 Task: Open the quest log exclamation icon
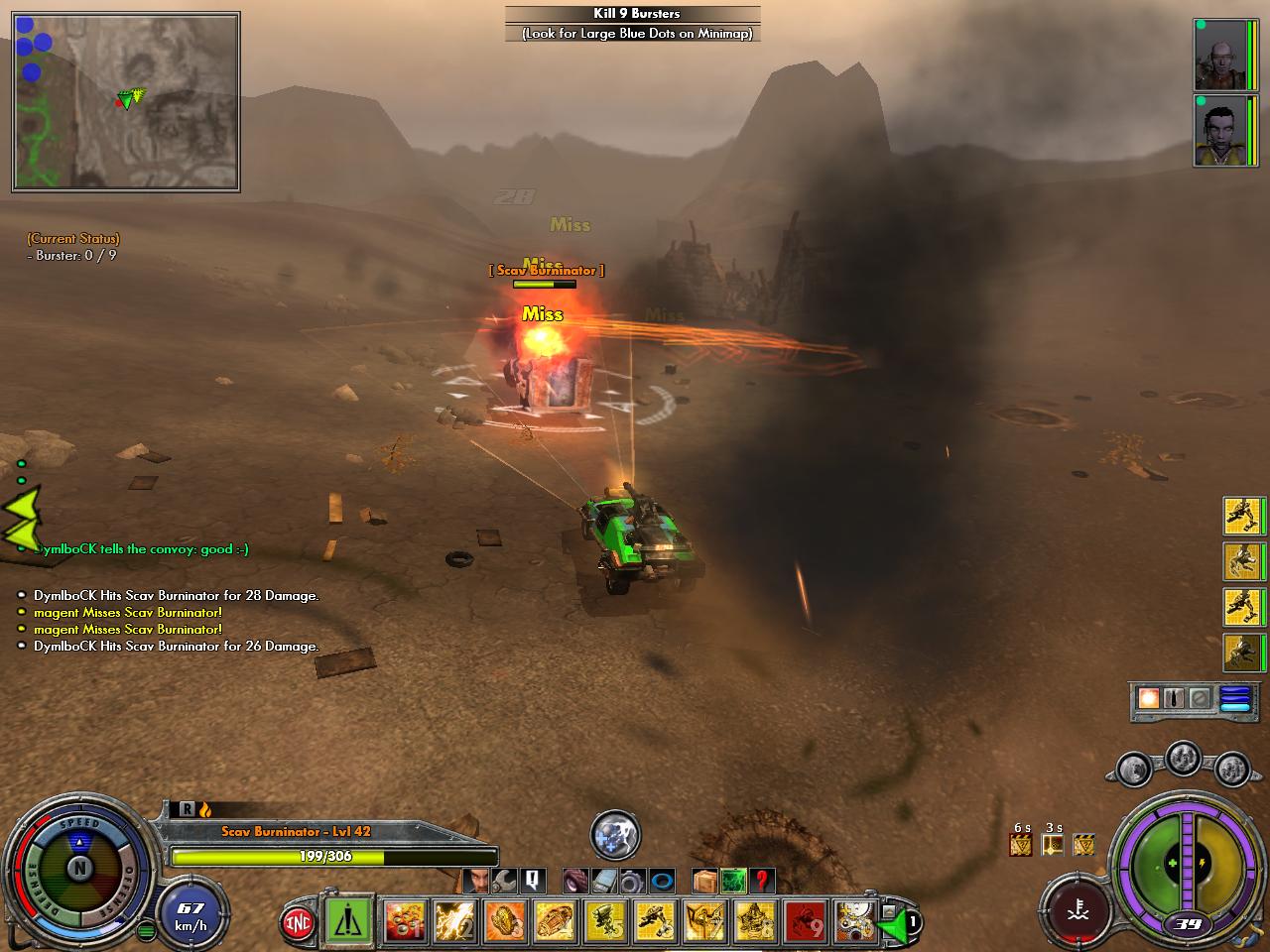533,880
